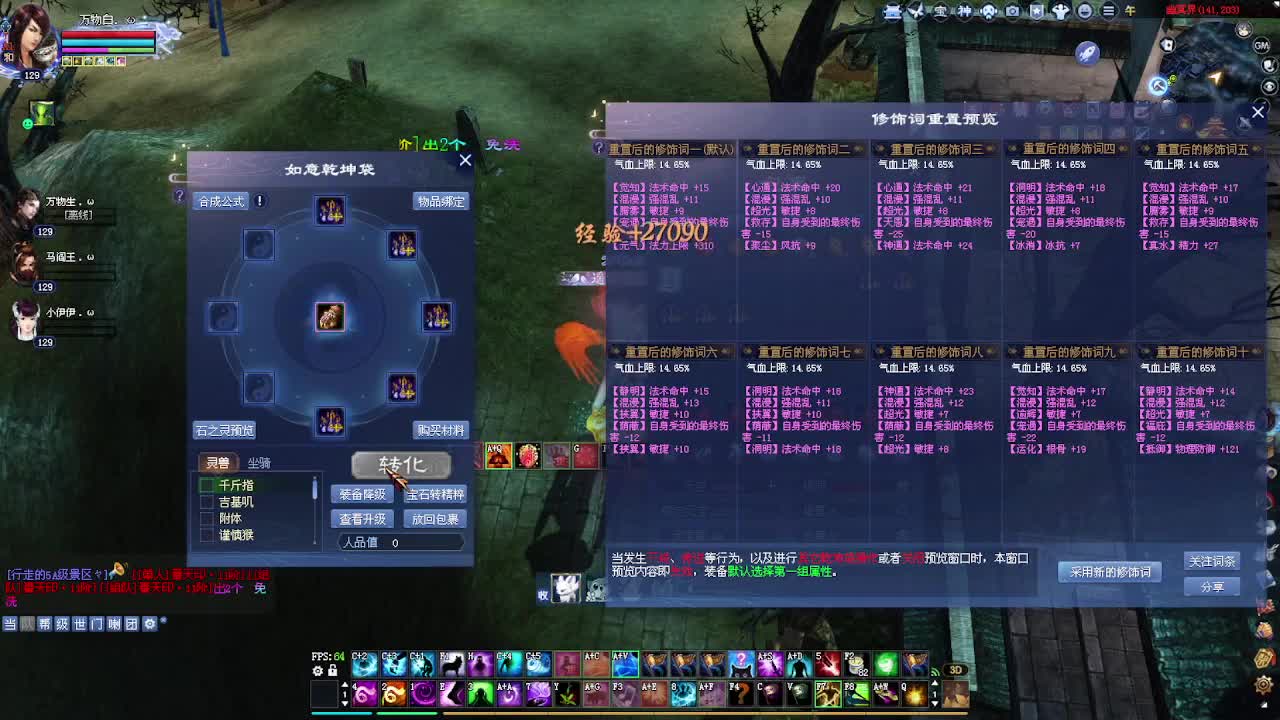Click the 宝 treasure icon in top toolbar
Image resolution: width=1280 pixels, height=720 pixels.
(941, 11)
